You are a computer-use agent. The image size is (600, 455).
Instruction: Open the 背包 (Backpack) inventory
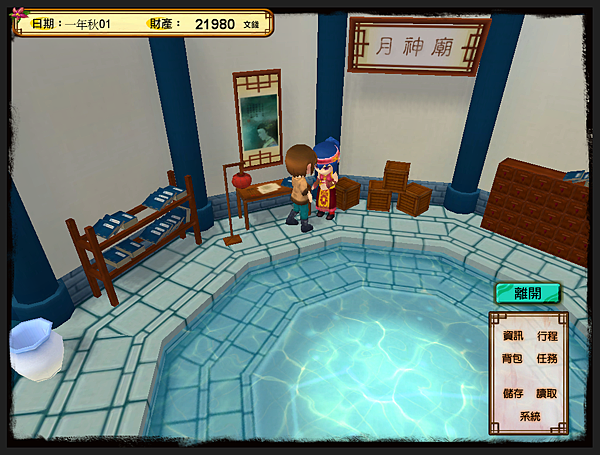click(x=513, y=358)
